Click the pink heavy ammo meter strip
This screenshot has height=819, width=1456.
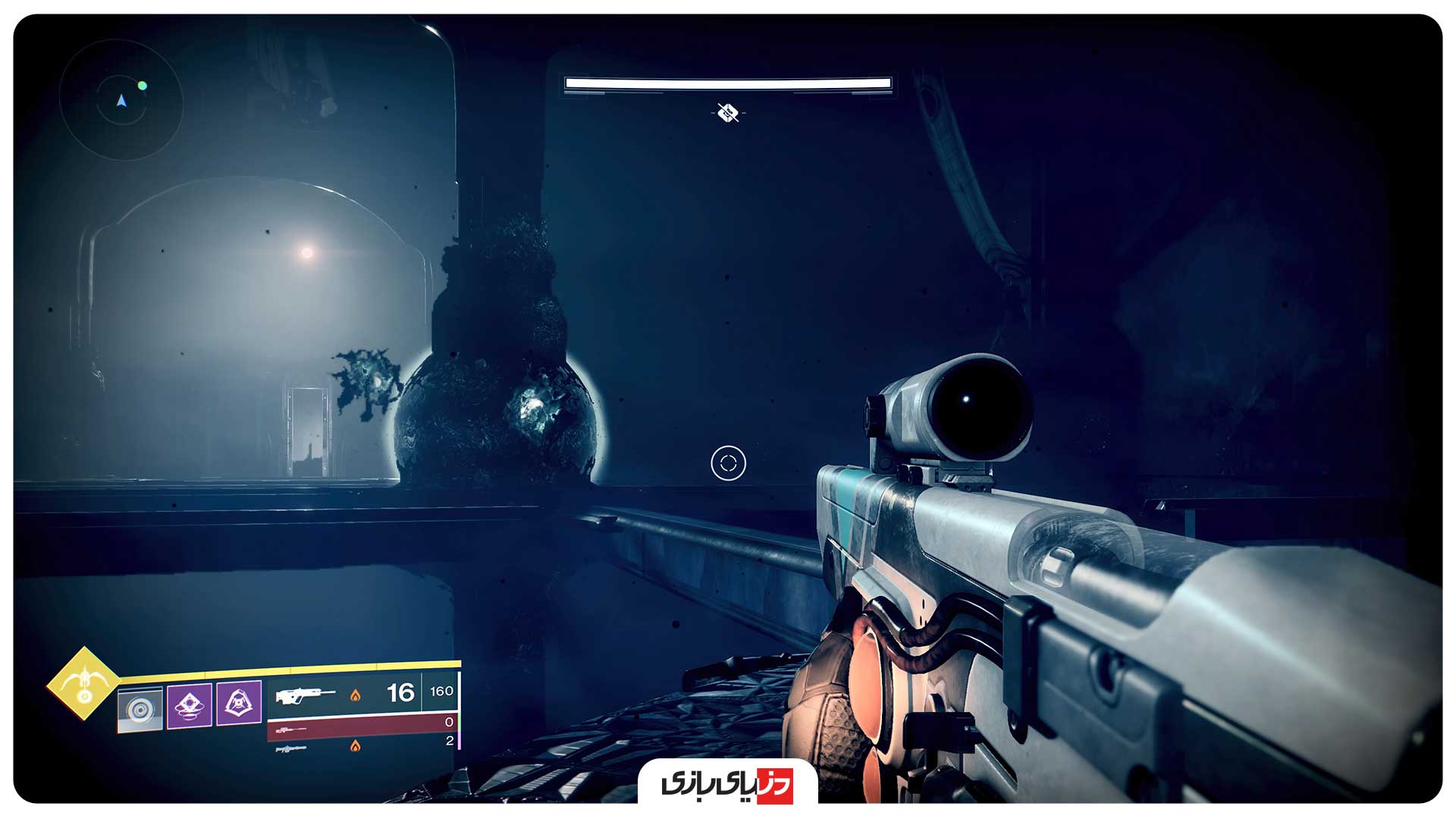[460, 742]
